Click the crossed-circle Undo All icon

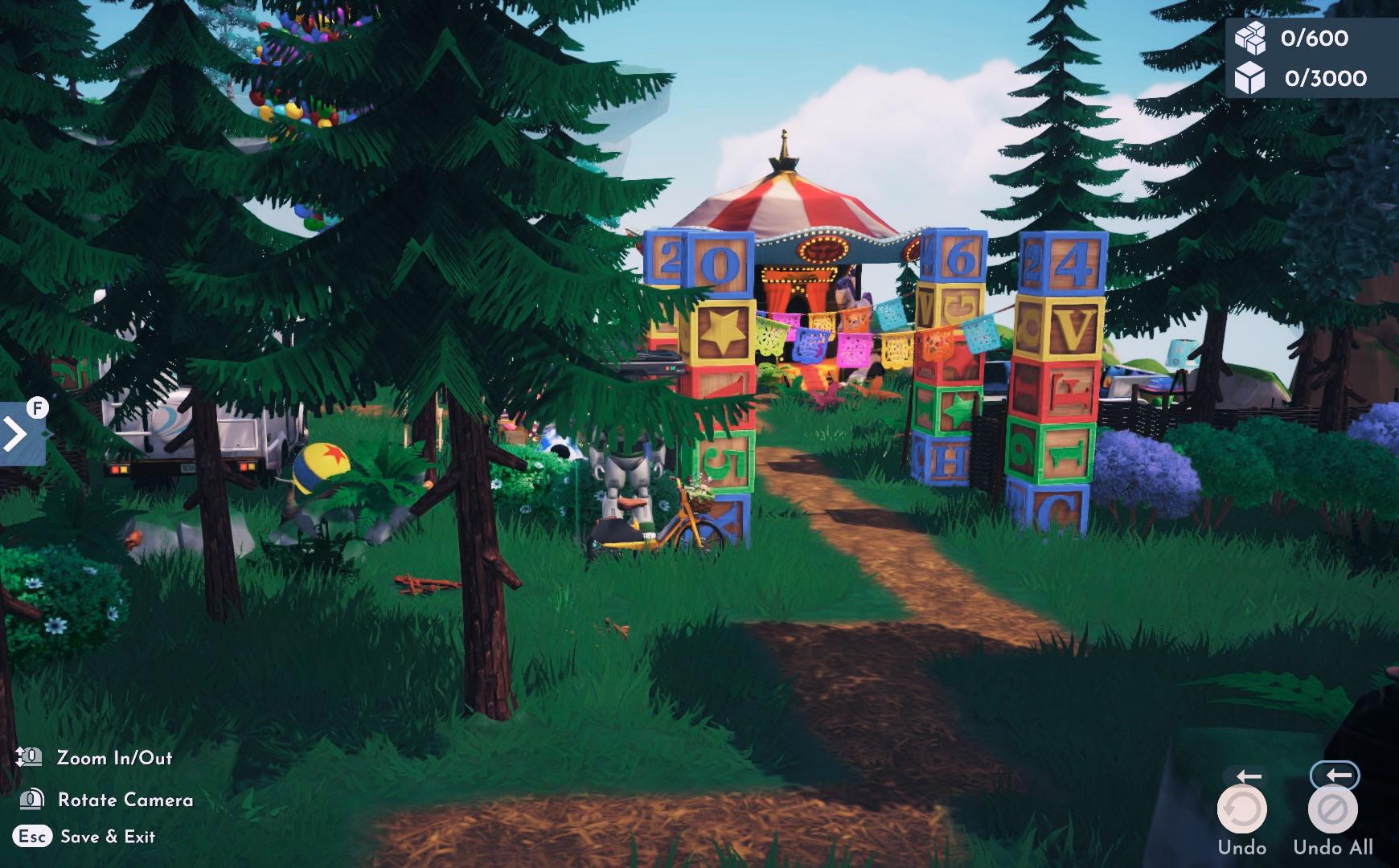1335,807
